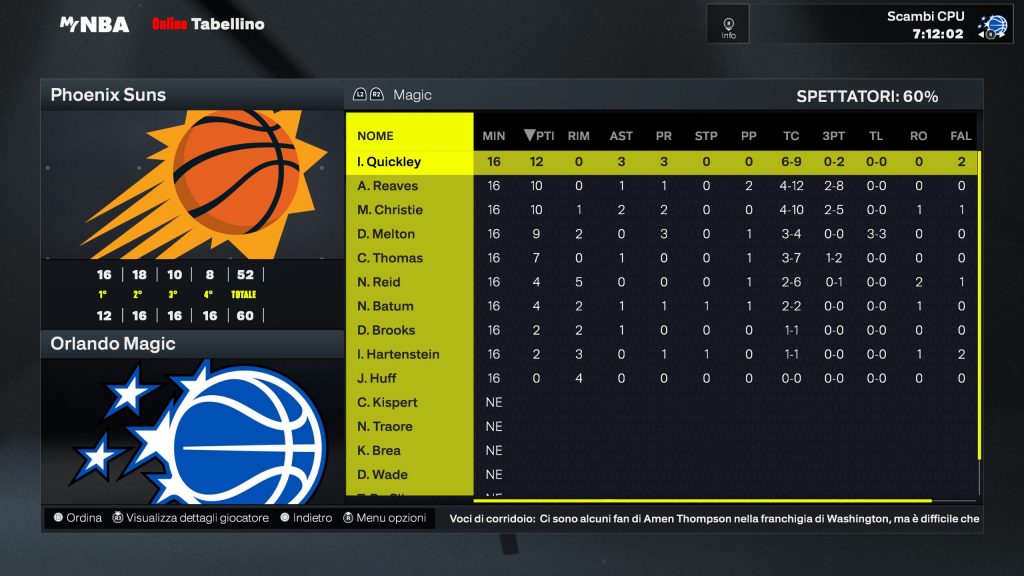This screenshot has height=576, width=1024.
Task: Sort the table by the PTI column
Action: tap(540, 136)
